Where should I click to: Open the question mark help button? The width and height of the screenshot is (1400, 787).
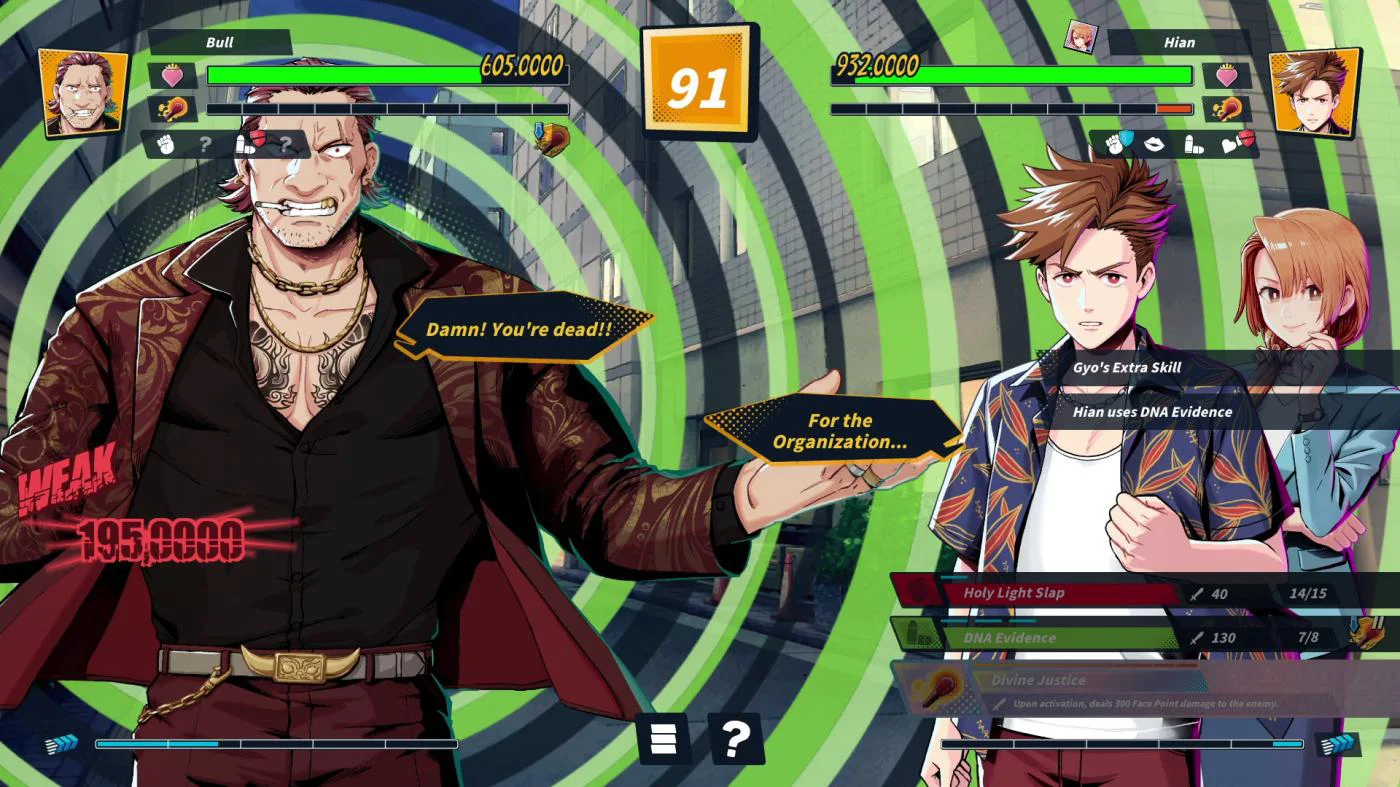point(735,739)
